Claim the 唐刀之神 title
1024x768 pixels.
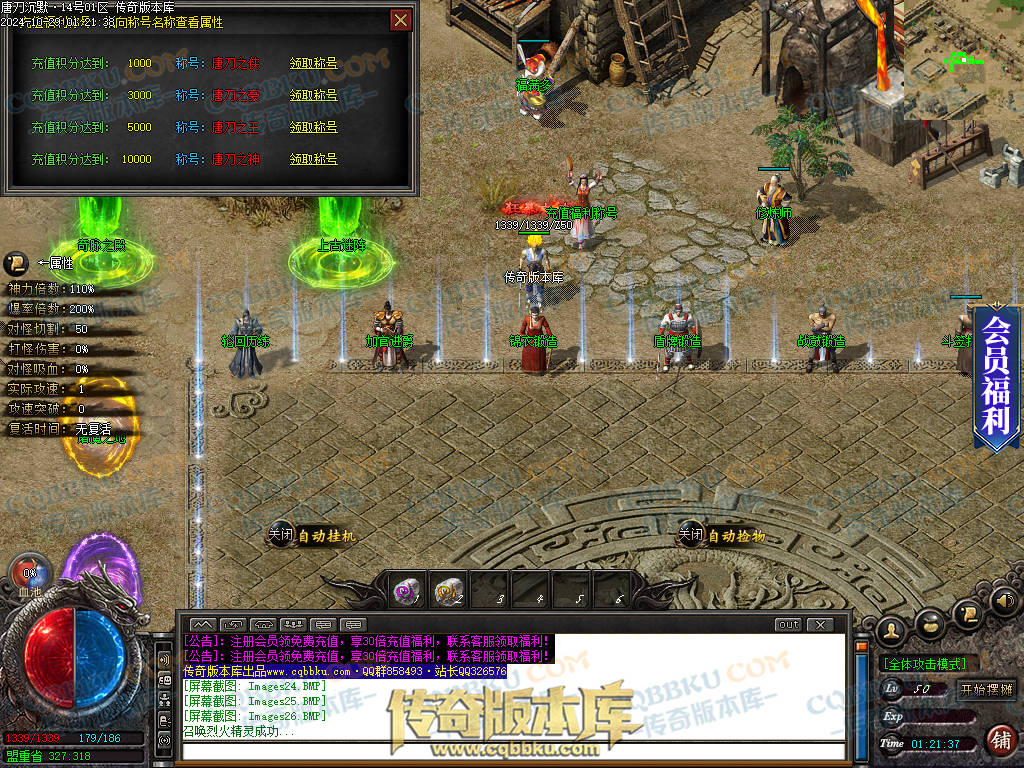(313, 159)
